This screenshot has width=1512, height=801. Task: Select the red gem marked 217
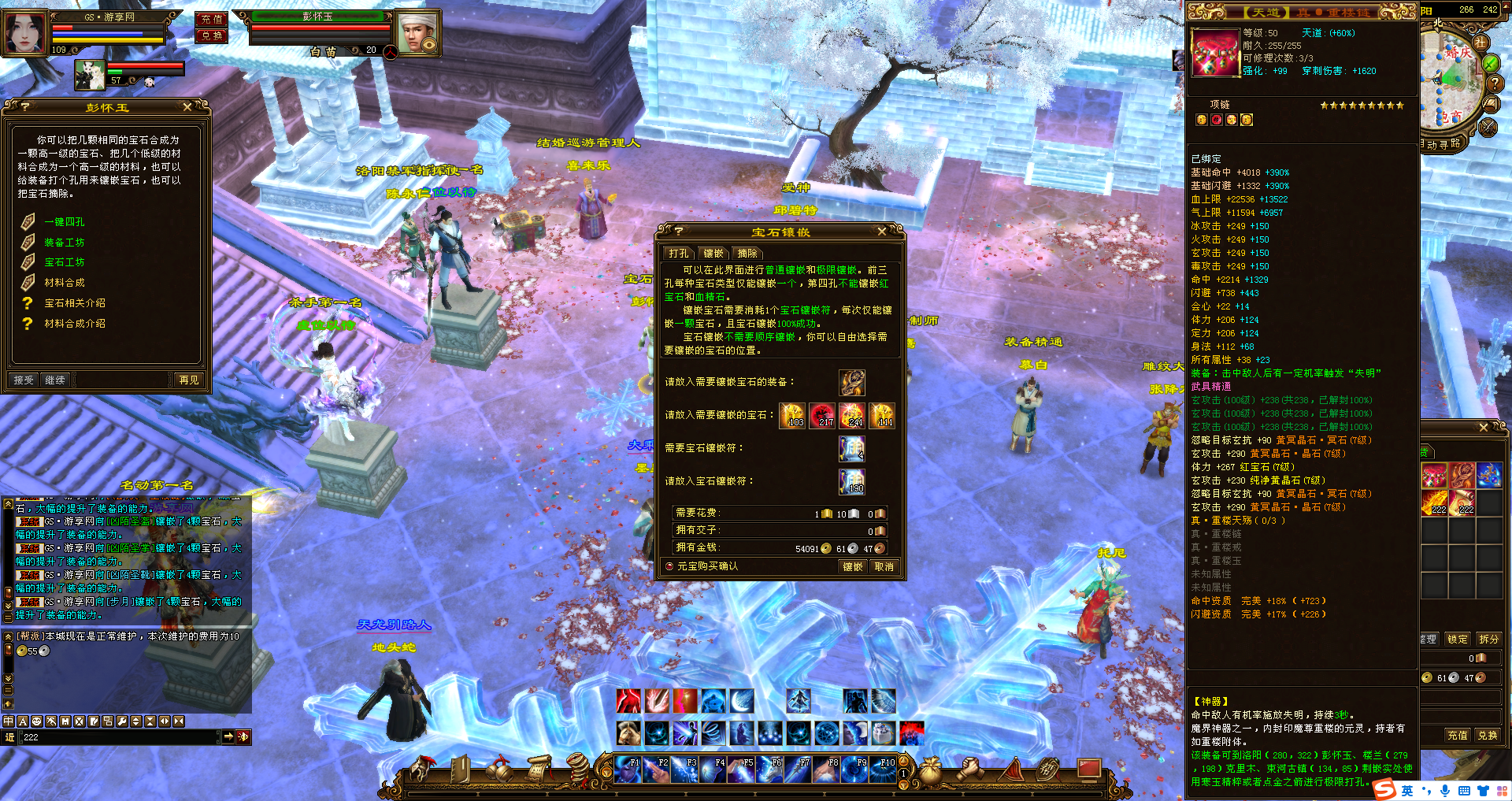(x=822, y=415)
